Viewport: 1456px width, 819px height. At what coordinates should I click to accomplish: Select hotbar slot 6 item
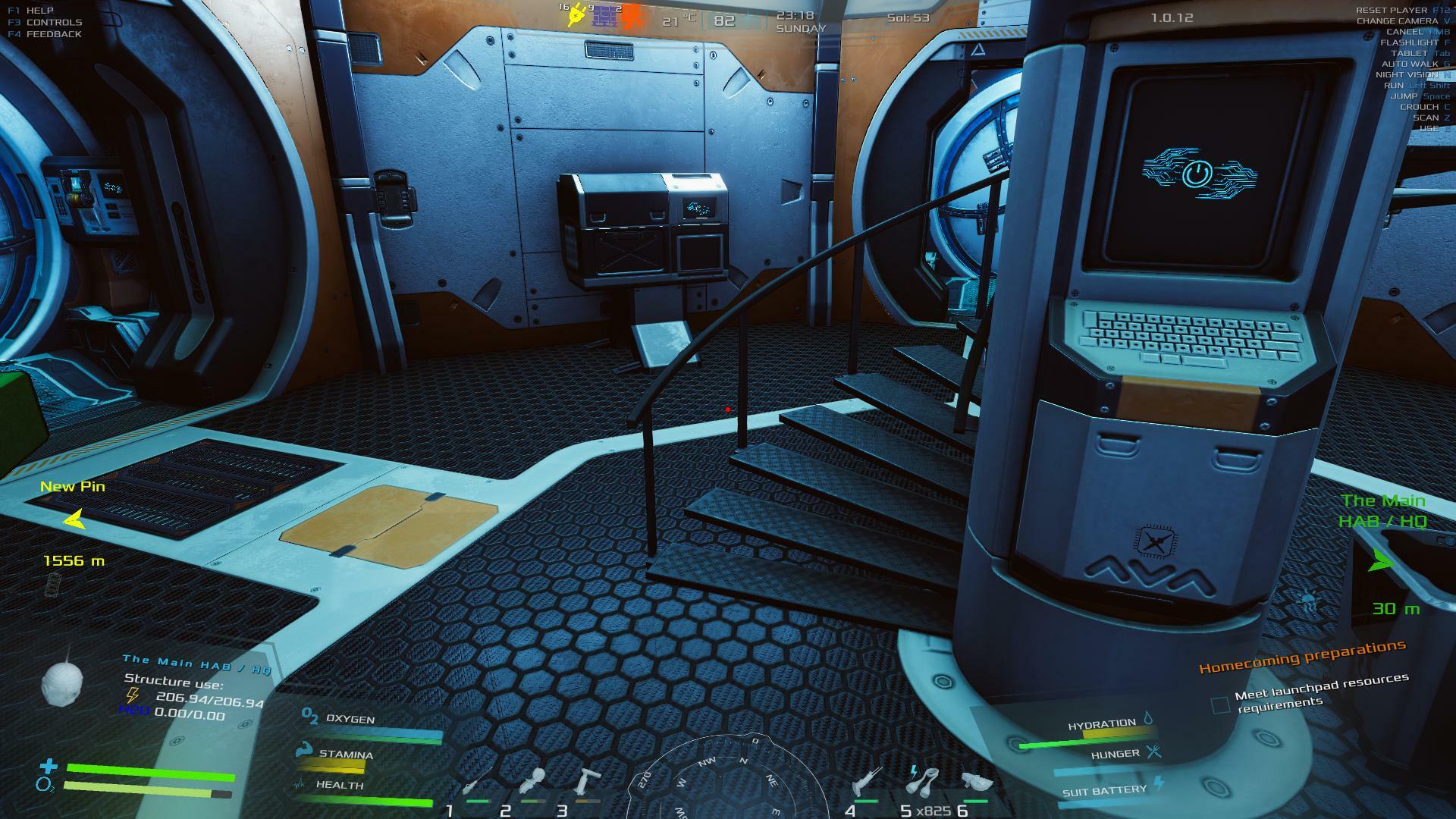977,782
